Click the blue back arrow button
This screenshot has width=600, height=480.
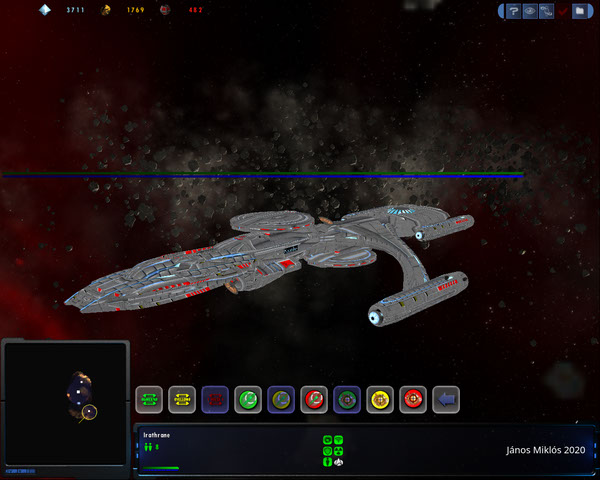[x=446, y=400]
